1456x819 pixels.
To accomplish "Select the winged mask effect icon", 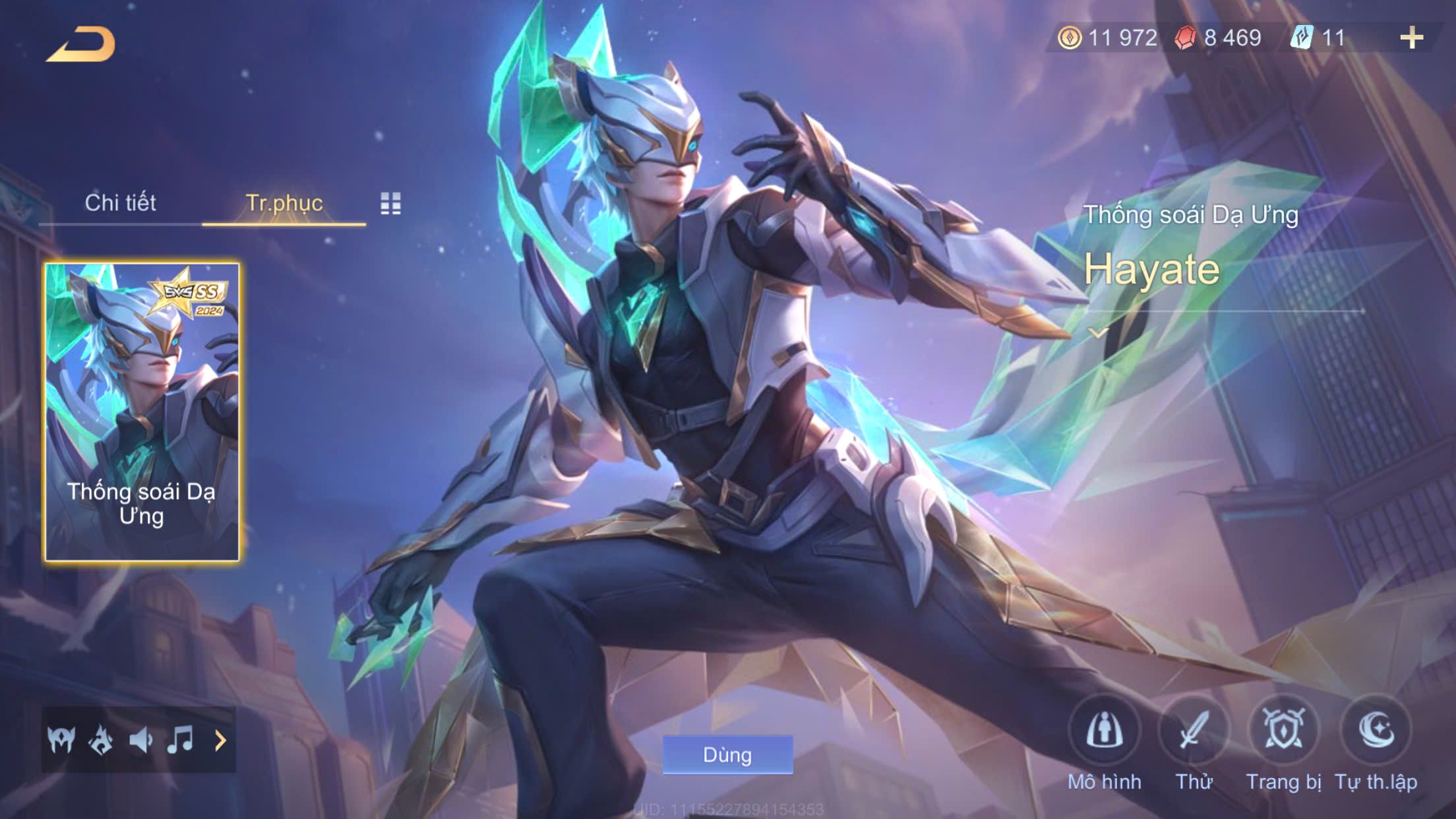I will click(61, 741).
